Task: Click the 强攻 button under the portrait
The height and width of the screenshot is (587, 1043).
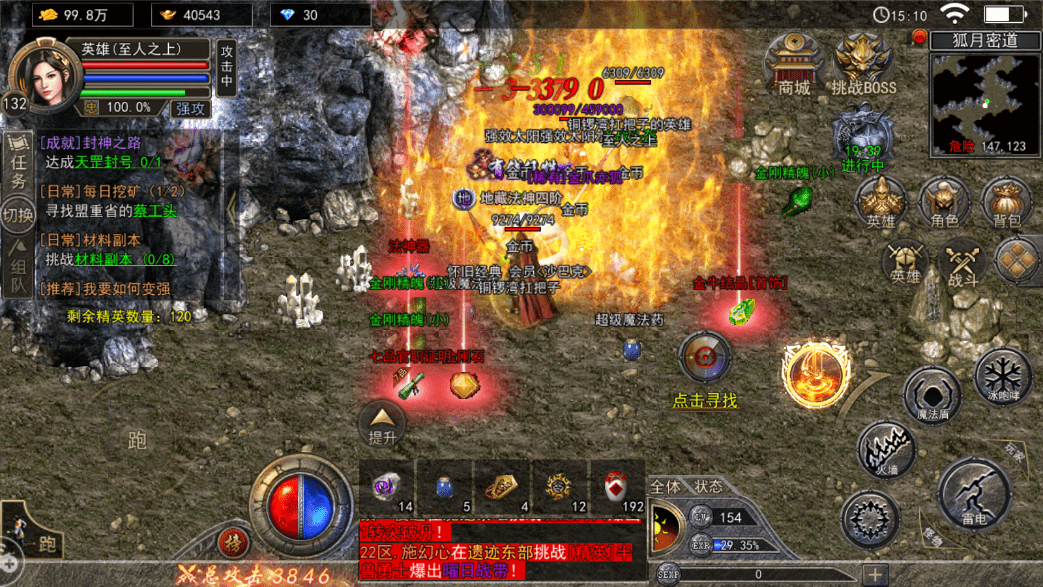Action: [x=190, y=107]
